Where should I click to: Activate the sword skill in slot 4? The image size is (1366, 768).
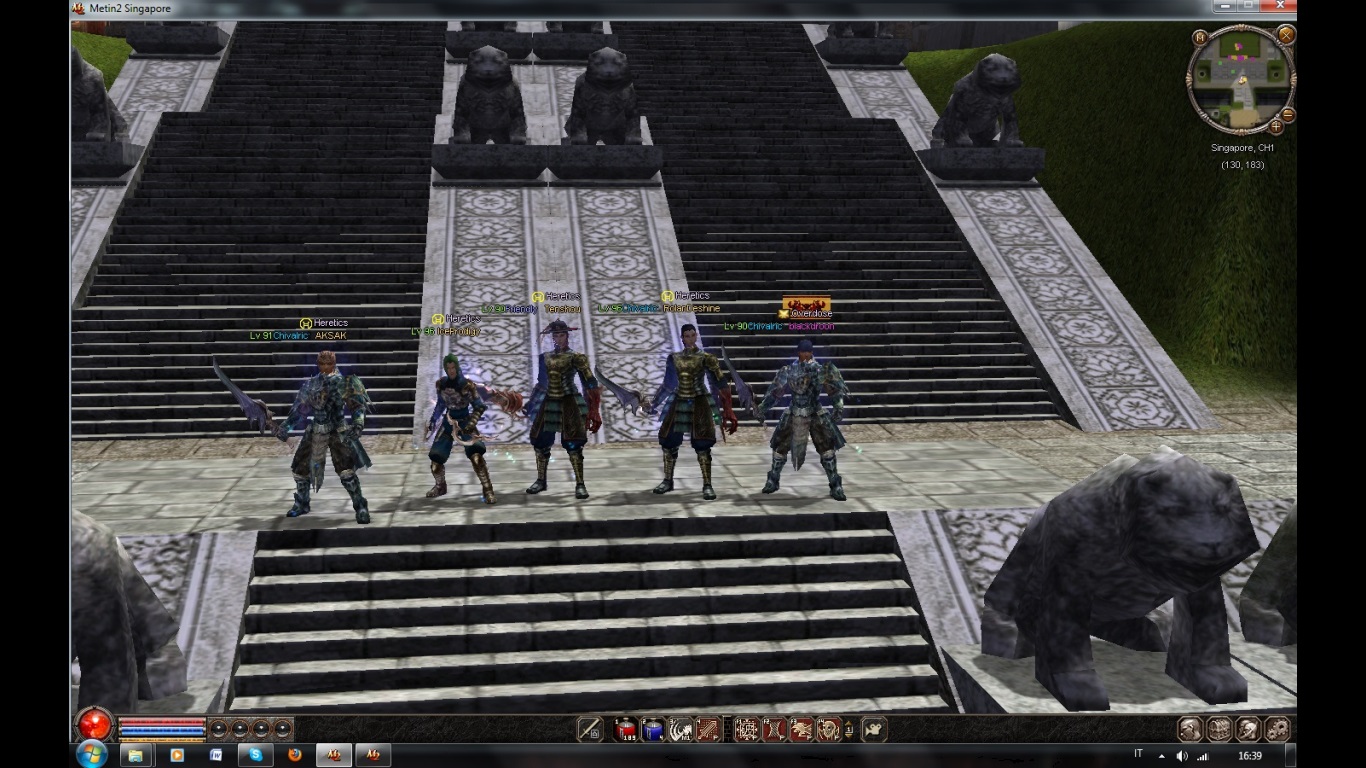708,730
